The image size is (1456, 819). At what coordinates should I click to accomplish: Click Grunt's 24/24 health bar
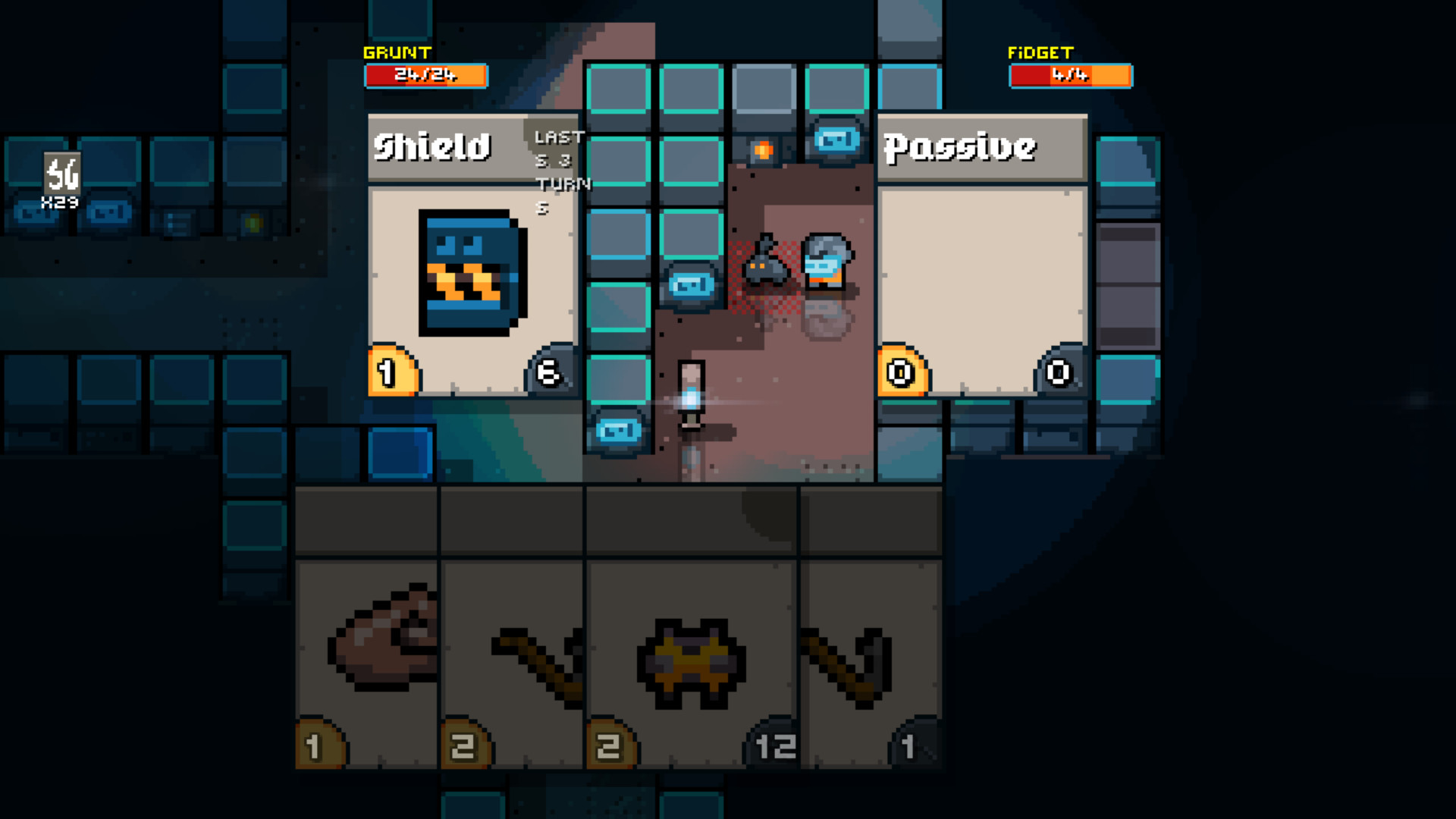point(425,75)
